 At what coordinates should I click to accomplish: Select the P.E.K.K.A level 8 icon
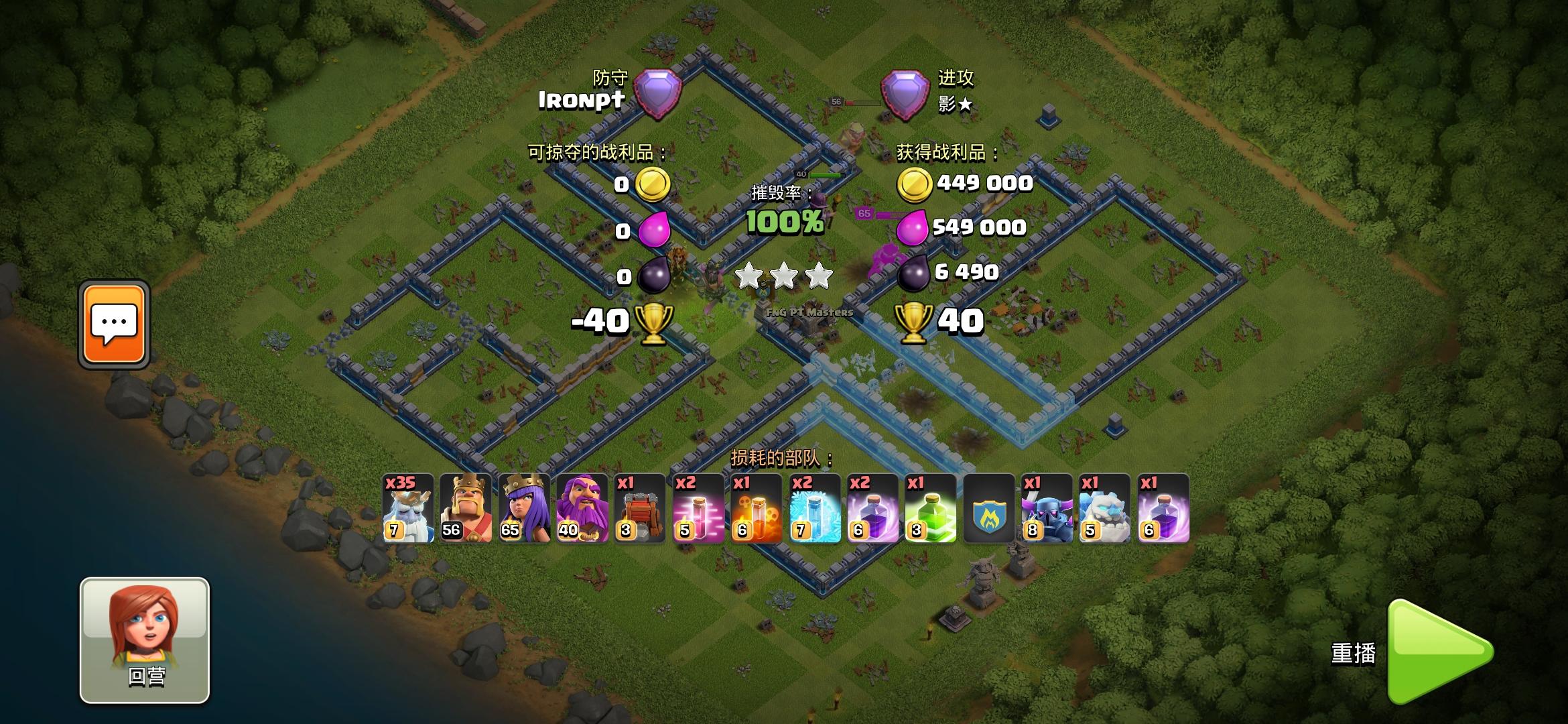pos(1047,508)
